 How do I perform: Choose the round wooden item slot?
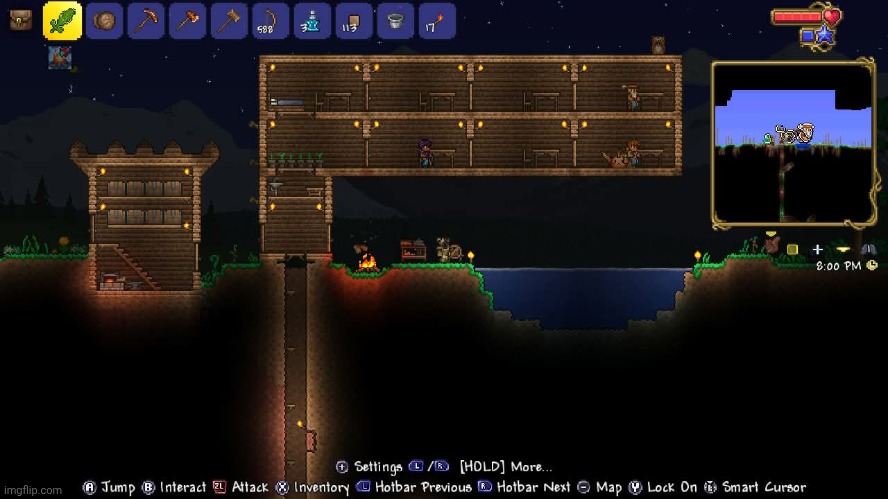coord(105,21)
